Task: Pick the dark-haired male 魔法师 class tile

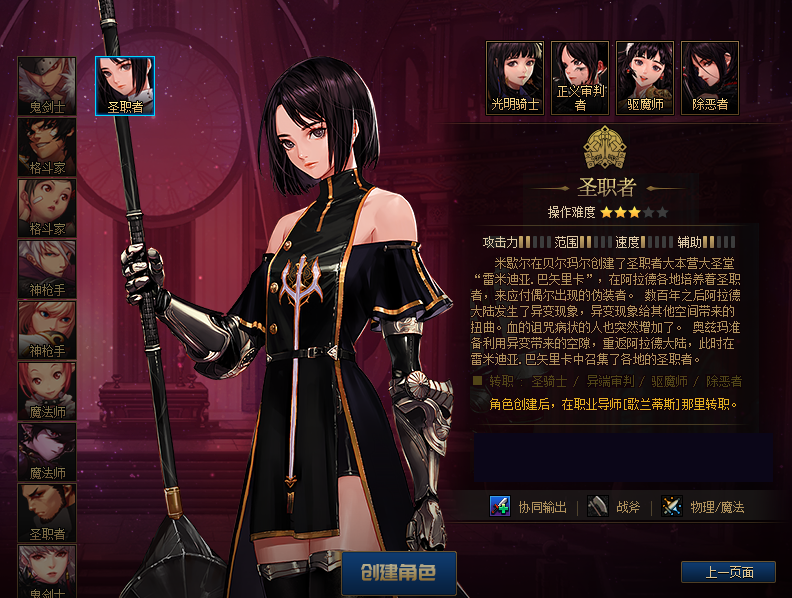Action: pos(47,451)
